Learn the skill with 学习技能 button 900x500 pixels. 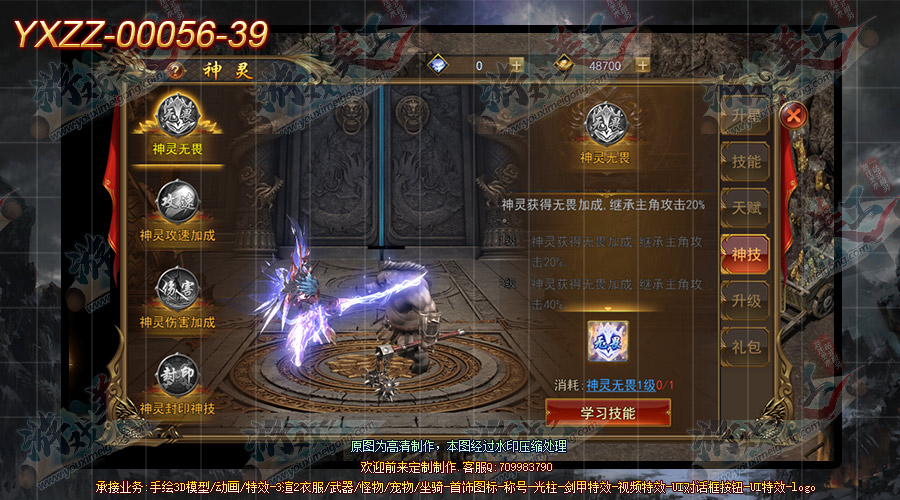coord(608,412)
